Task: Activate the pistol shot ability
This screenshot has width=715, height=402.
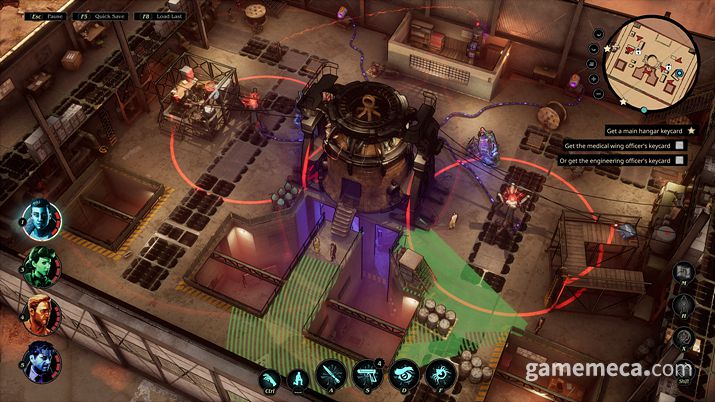Action: [x=369, y=376]
